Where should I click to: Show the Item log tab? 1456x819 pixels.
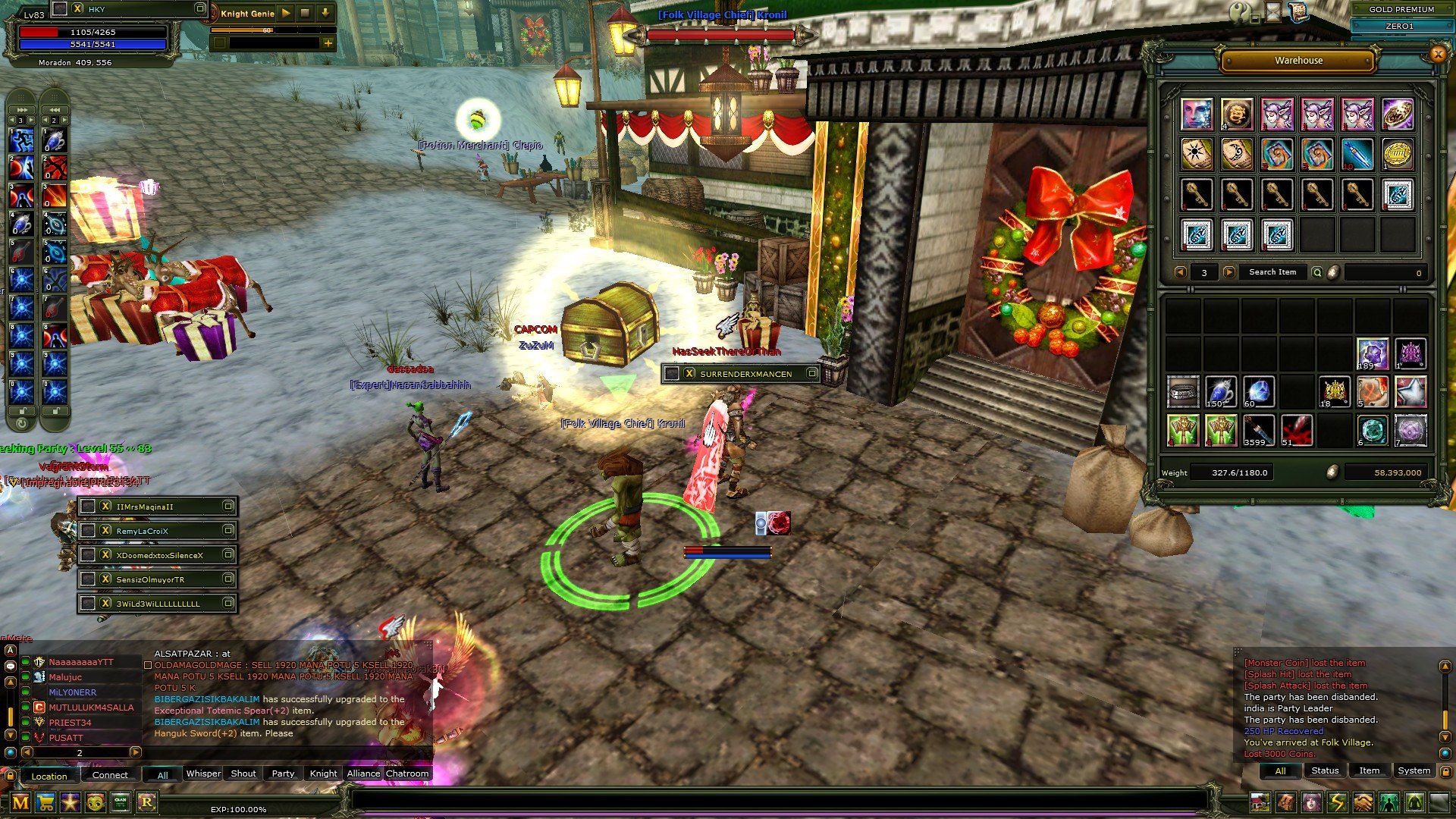pyautogui.click(x=1369, y=770)
